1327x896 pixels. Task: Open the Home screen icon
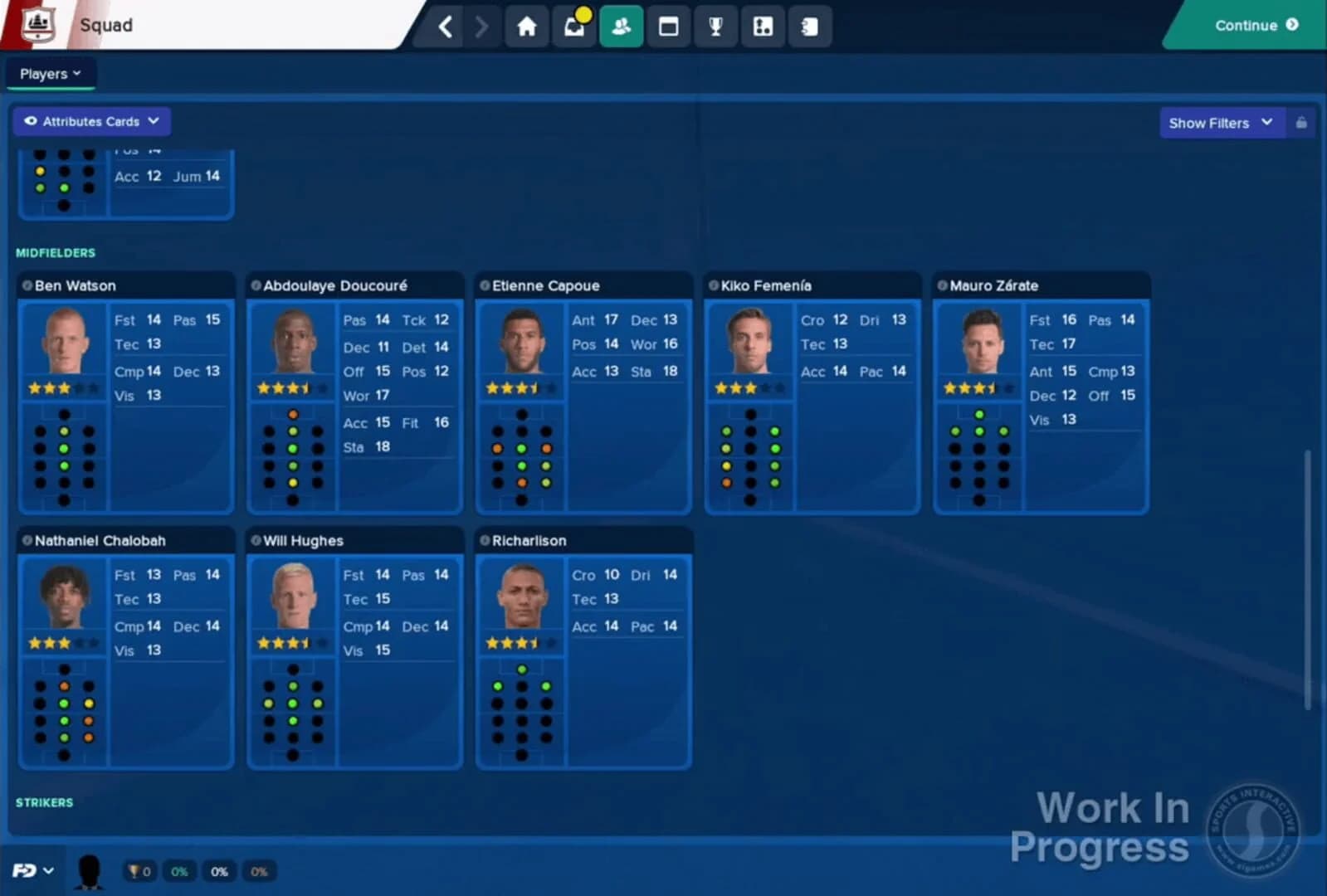tap(527, 26)
